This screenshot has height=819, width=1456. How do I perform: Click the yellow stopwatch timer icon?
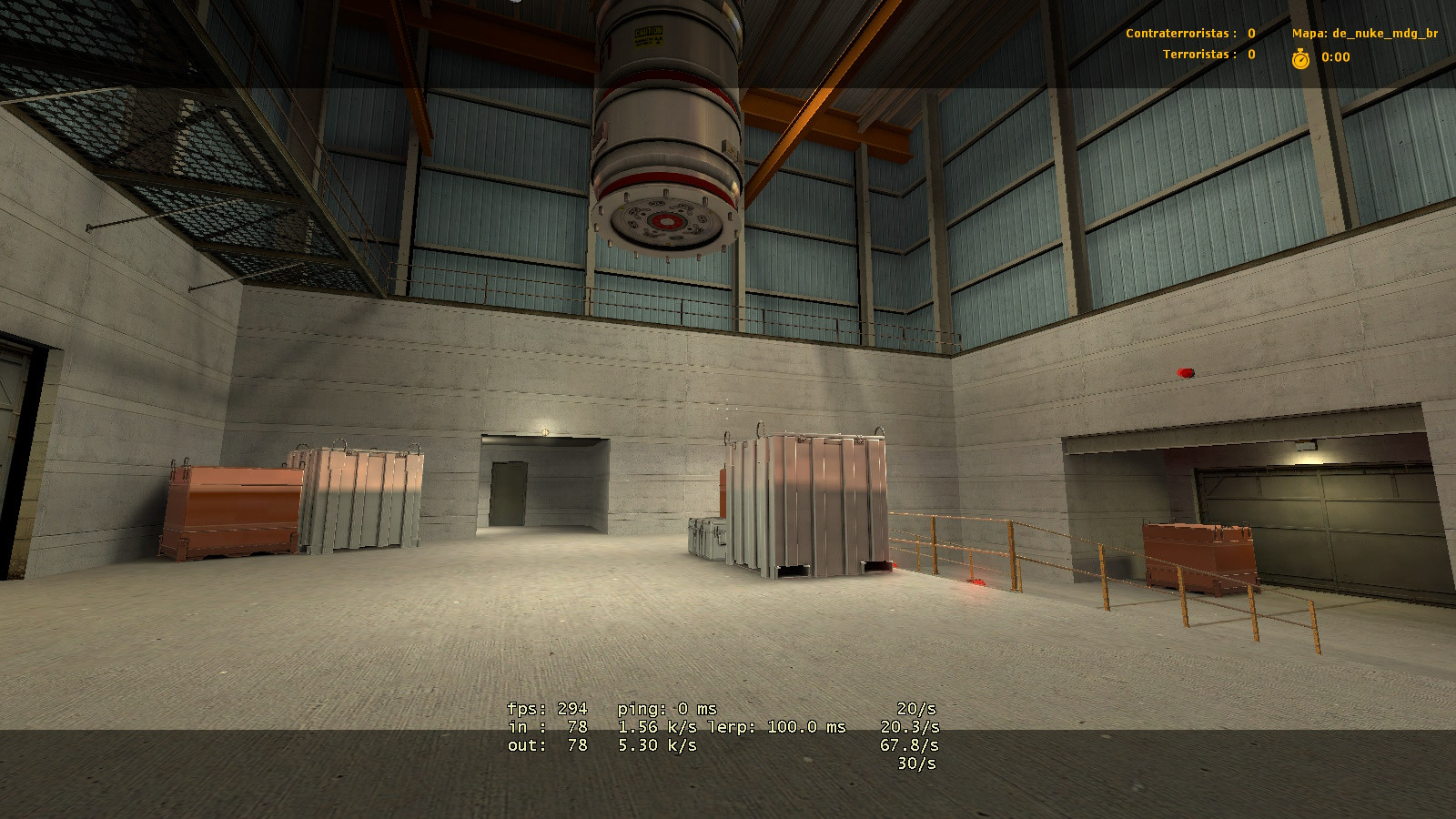(x=1301, y=56)
